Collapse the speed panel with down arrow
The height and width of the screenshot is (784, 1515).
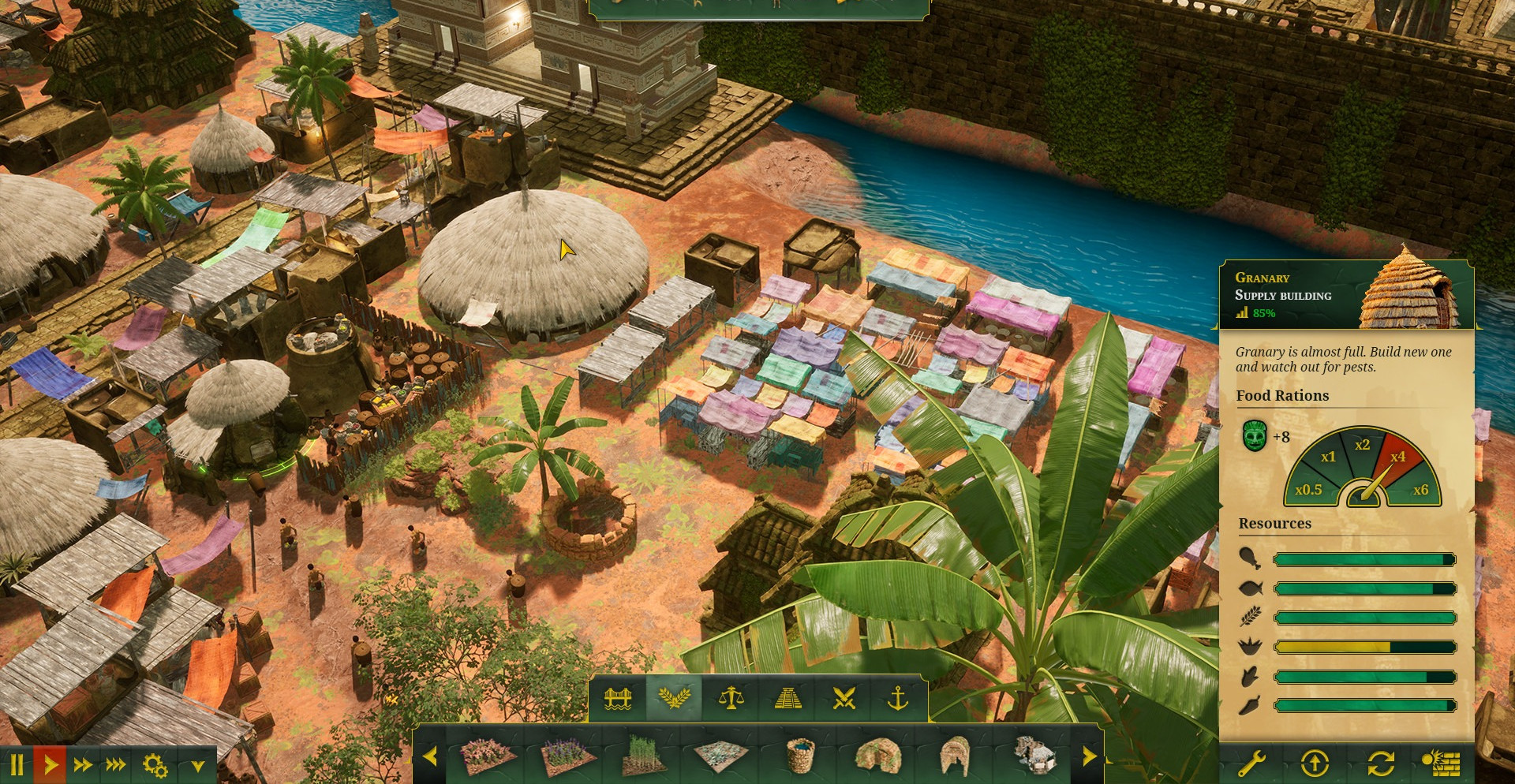point(197,765)
